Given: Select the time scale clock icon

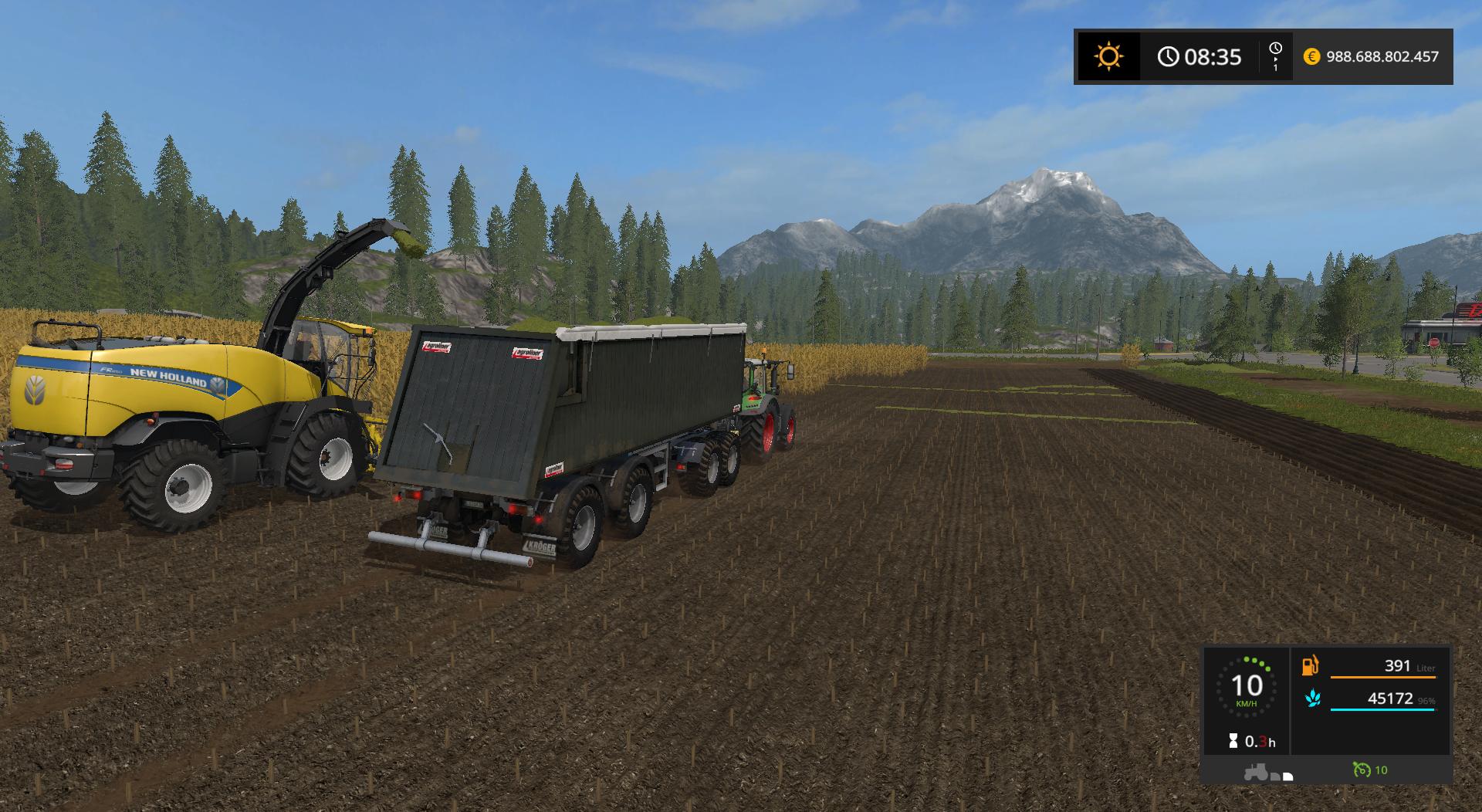Looking at the screenshot, I should [1275, 49].
